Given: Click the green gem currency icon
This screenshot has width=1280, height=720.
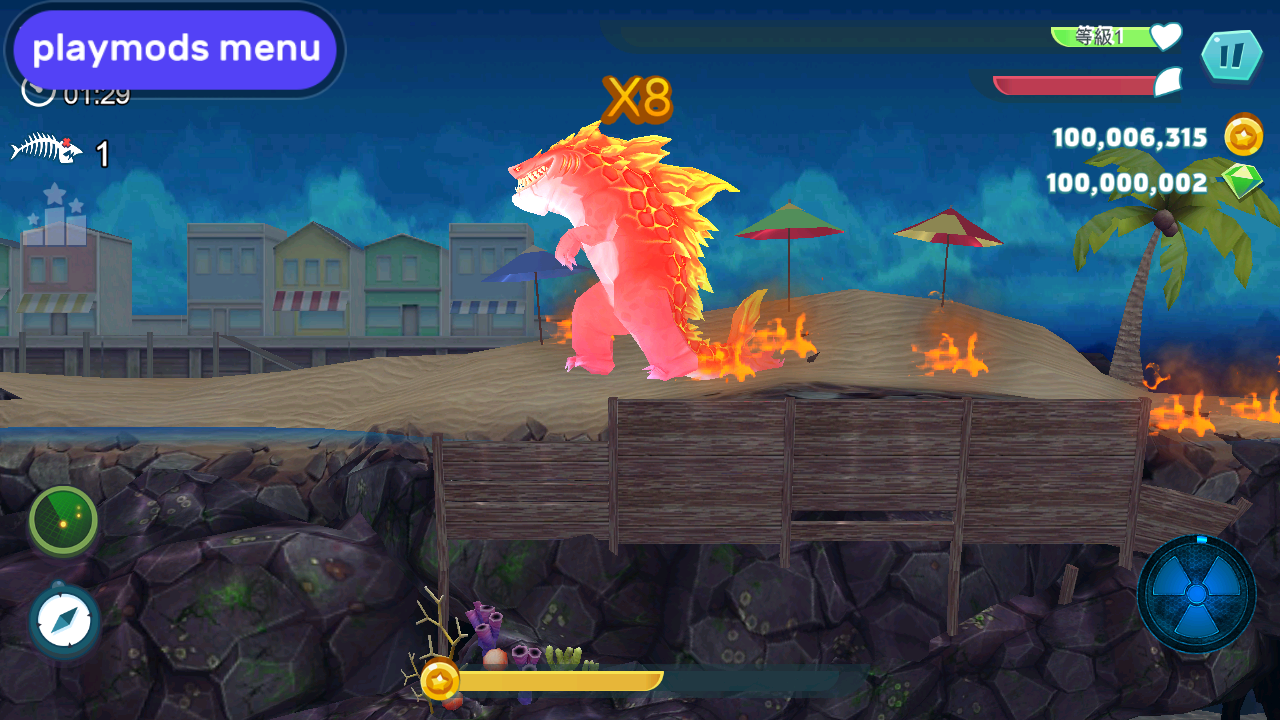Looking at the screenshot, I should (x=1241, y=182).
